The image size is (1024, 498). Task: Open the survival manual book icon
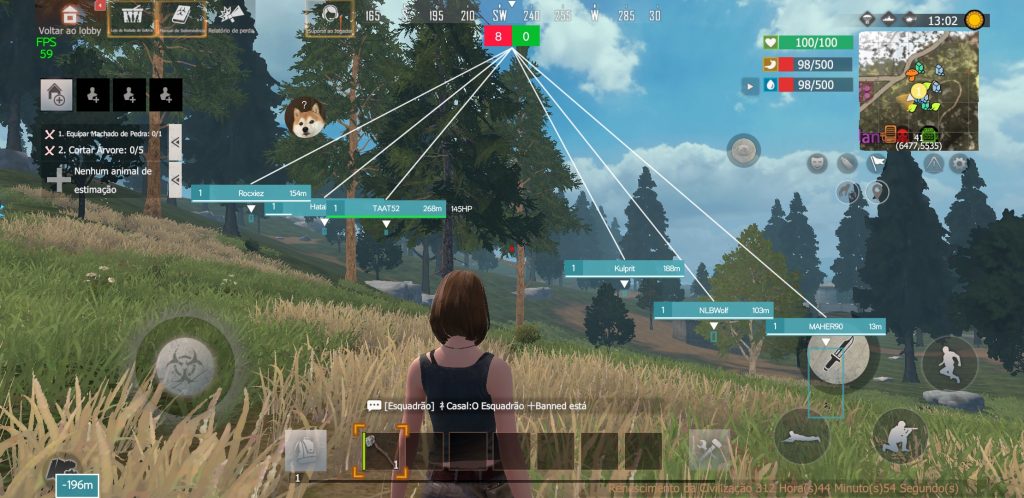pyautogui.click(x=181, y=17)
